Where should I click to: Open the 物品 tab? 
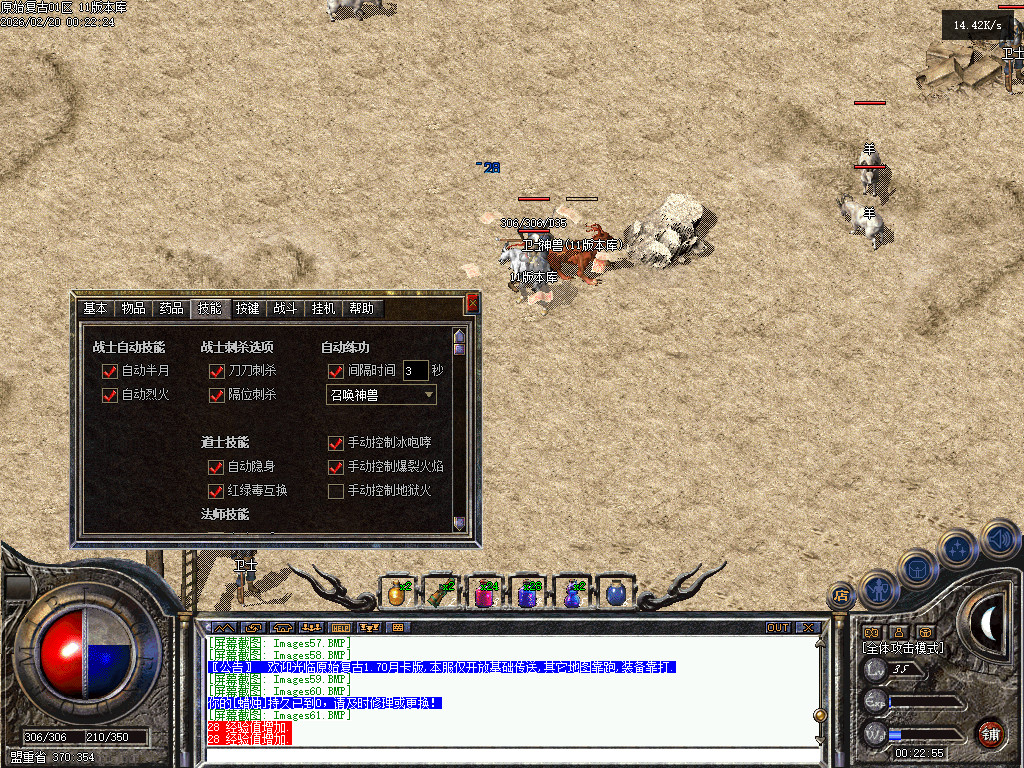(x=134, y=309)
